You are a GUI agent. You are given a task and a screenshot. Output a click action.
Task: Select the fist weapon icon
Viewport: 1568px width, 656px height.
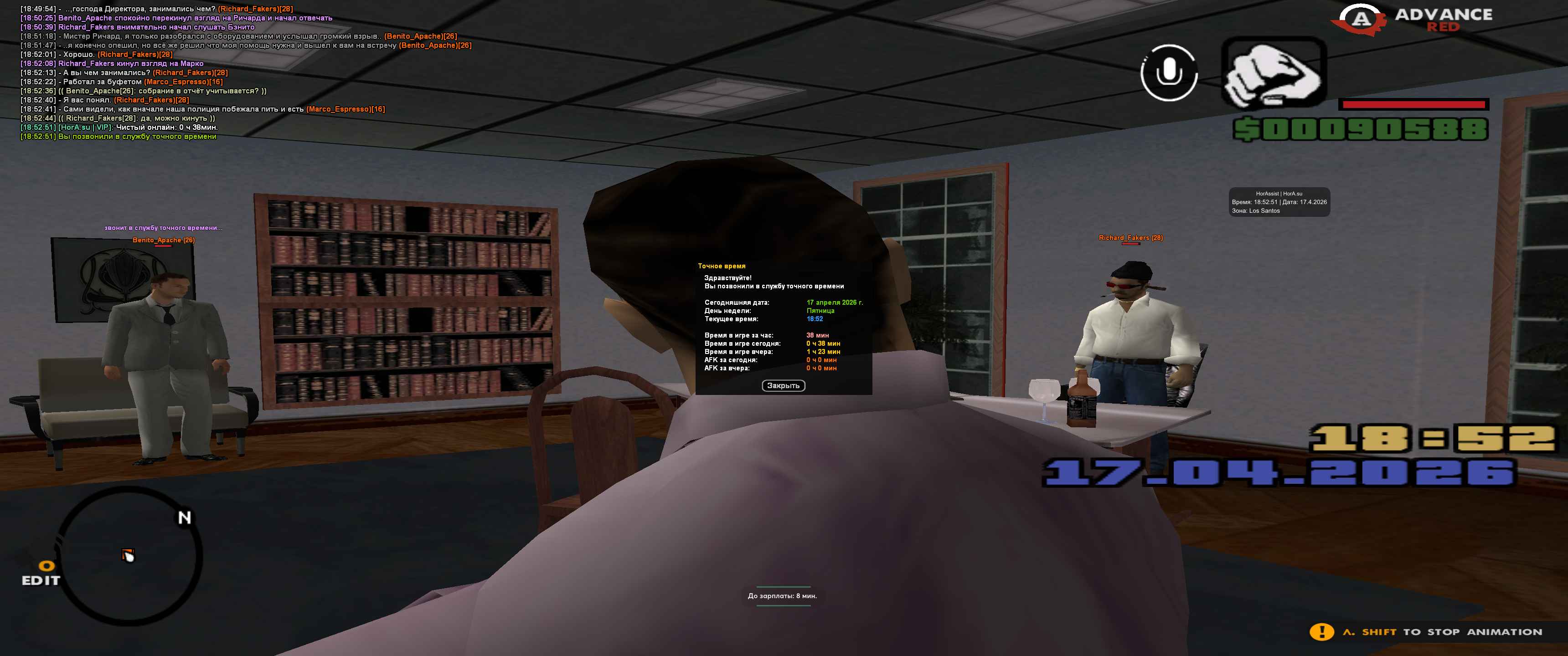[x=1274, y=73]
